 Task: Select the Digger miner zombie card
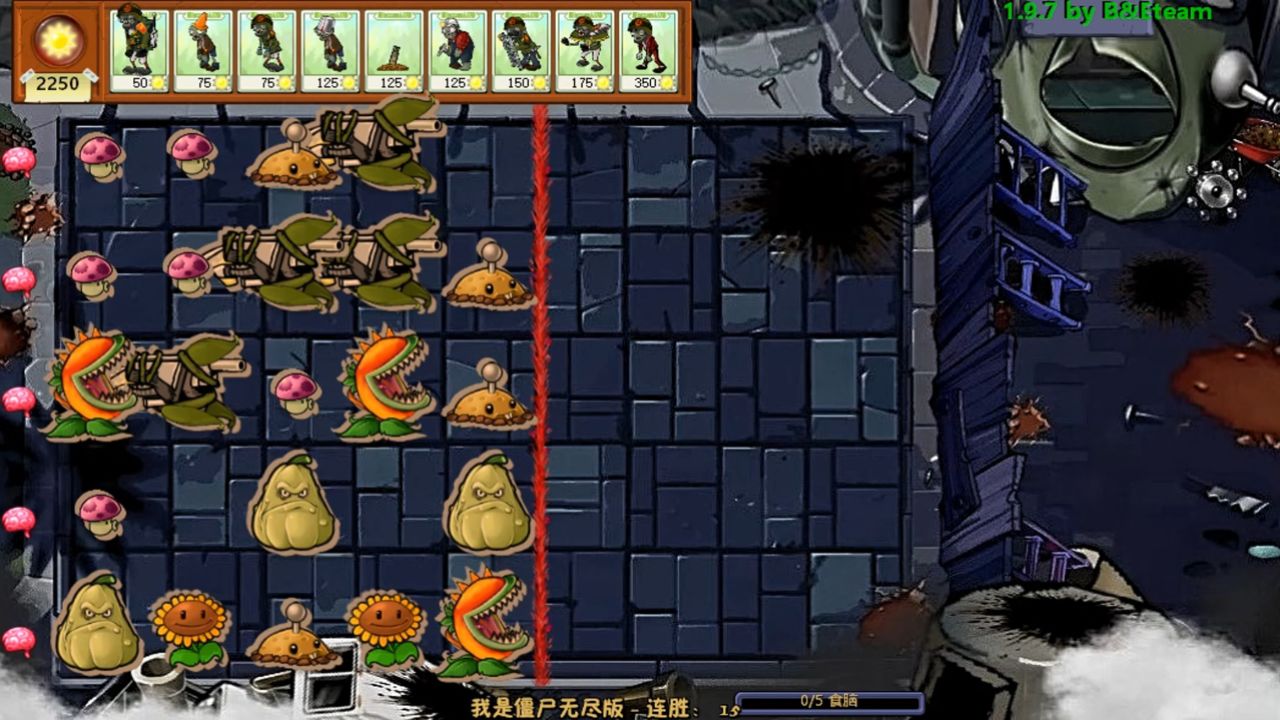point(457,50)
